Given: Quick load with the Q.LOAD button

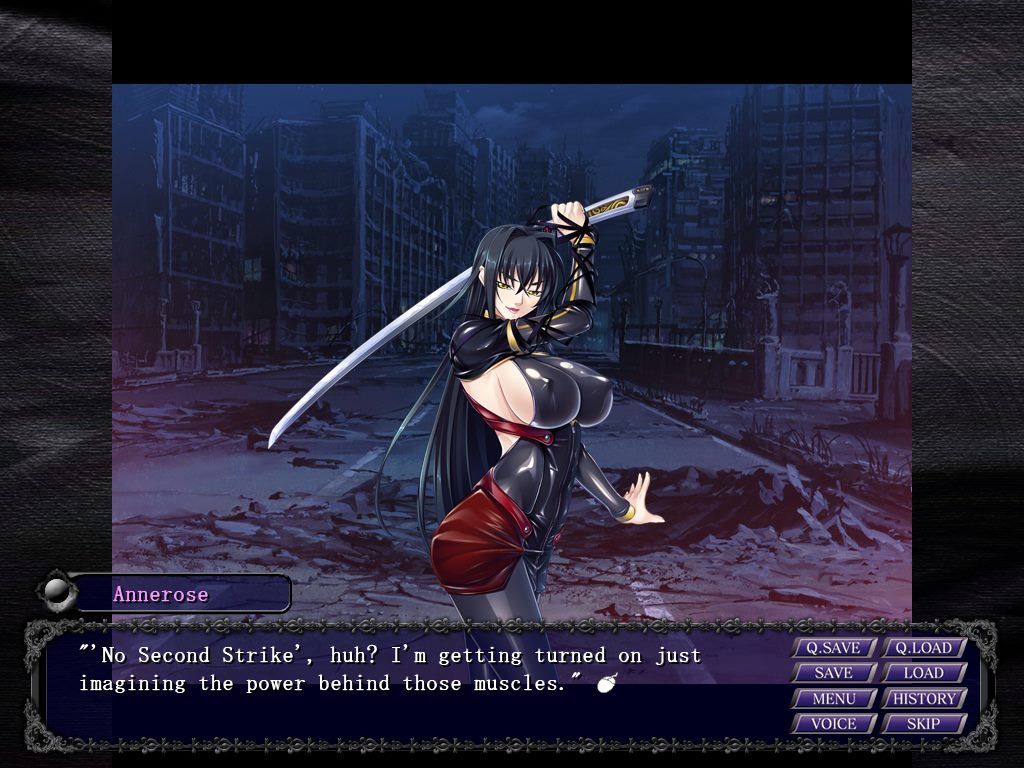Looking at the screenshot, I should click(923, 648).
